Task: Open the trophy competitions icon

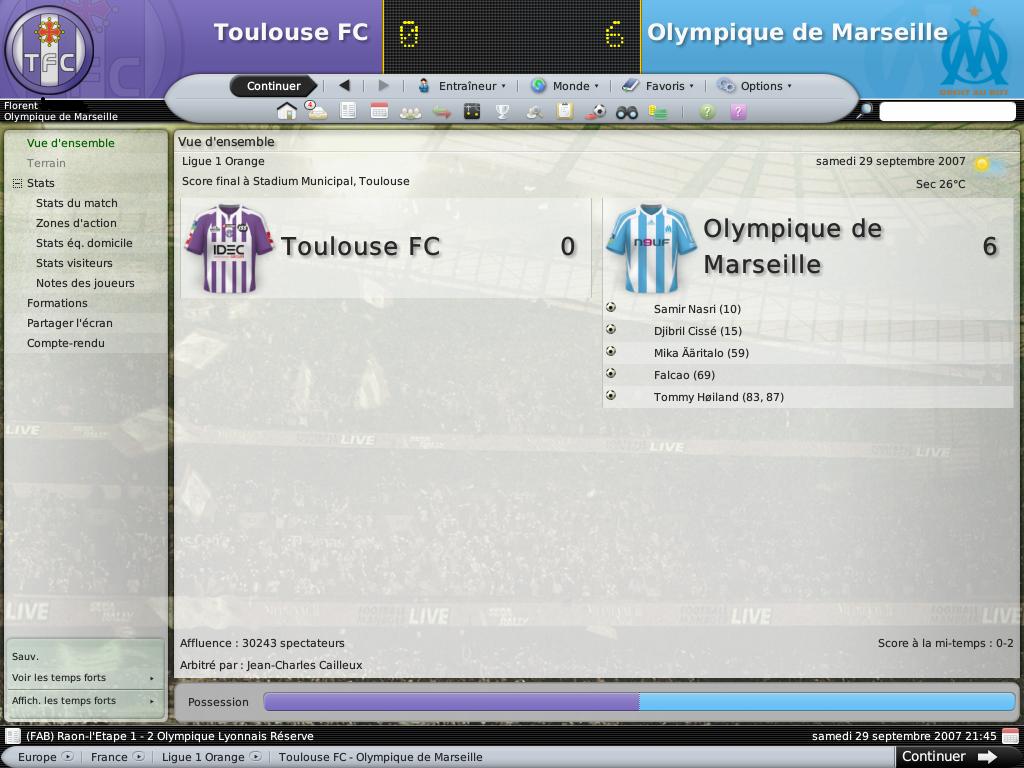Action: click(503, 111)
